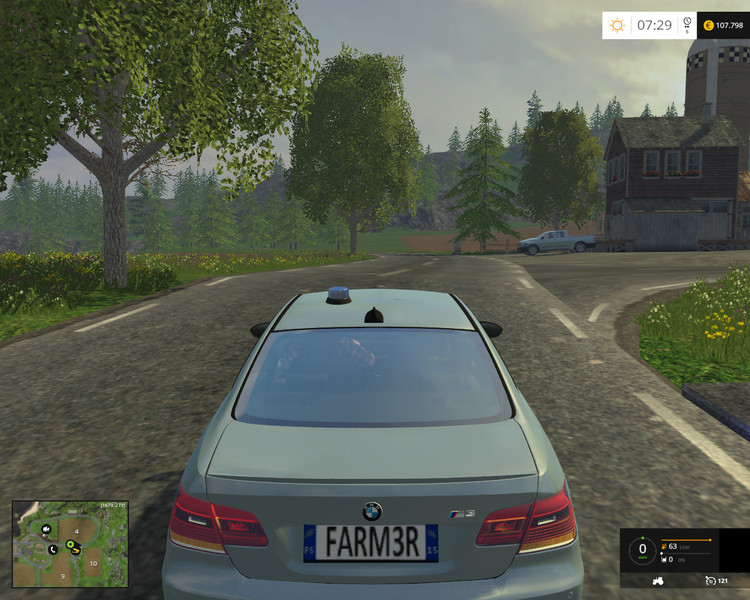
Task: Select the cow marker on the minimap
Action: [45, 531]
